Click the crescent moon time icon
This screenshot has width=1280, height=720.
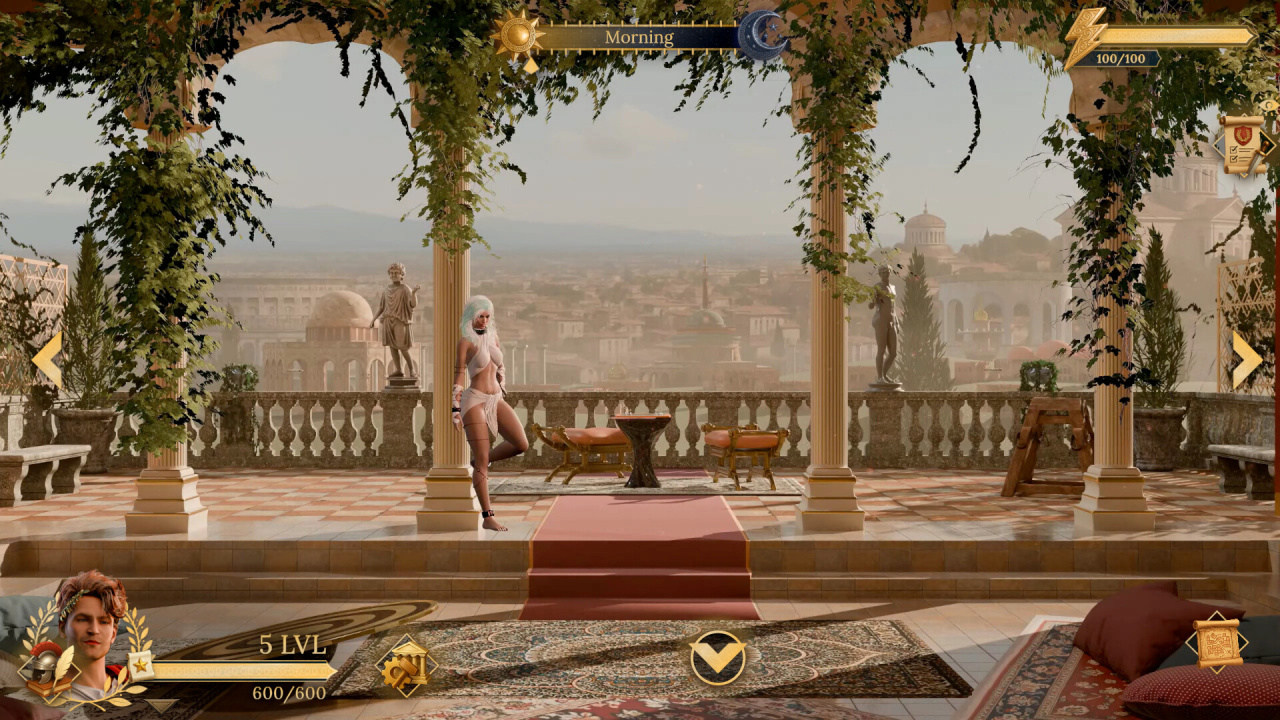point(761,37)
